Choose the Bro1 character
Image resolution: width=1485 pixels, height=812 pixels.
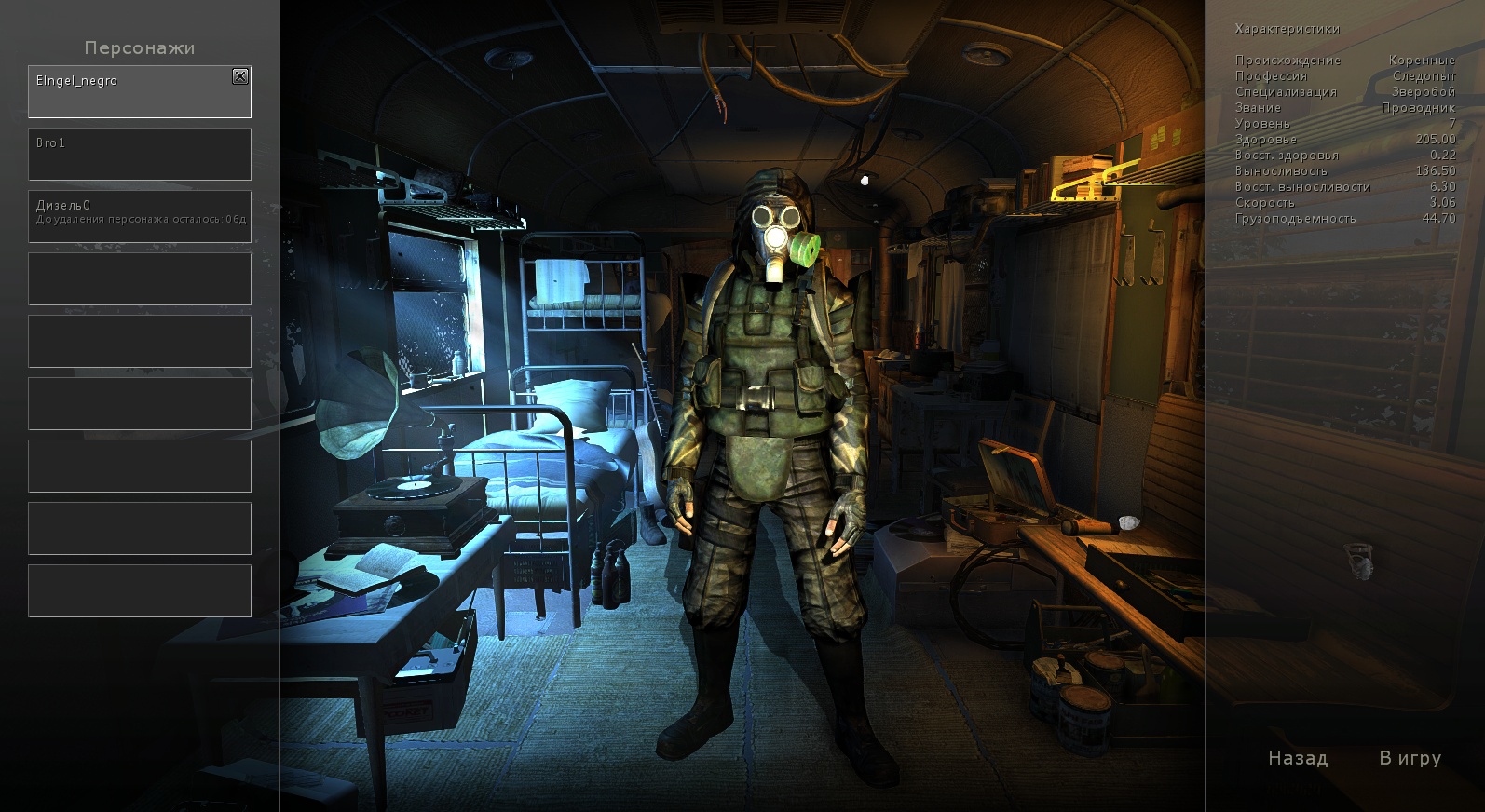coord(140,154)
